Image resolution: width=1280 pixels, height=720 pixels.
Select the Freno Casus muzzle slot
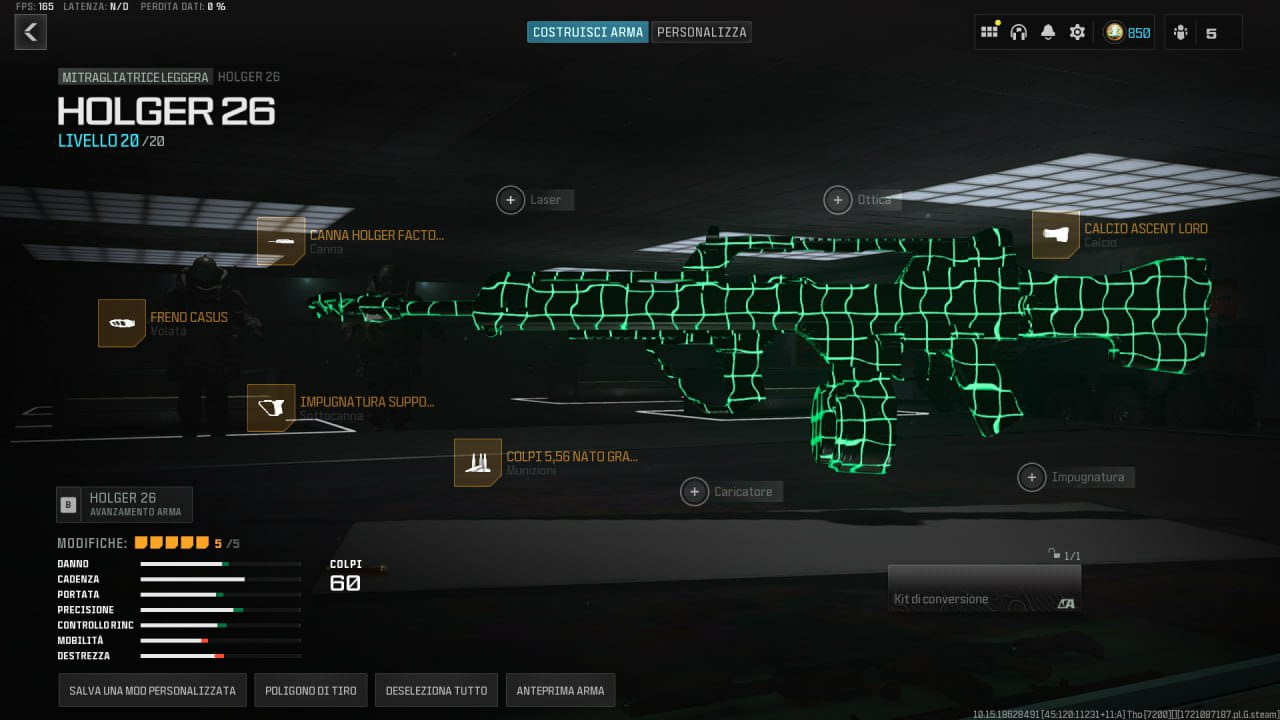[122, 323]
